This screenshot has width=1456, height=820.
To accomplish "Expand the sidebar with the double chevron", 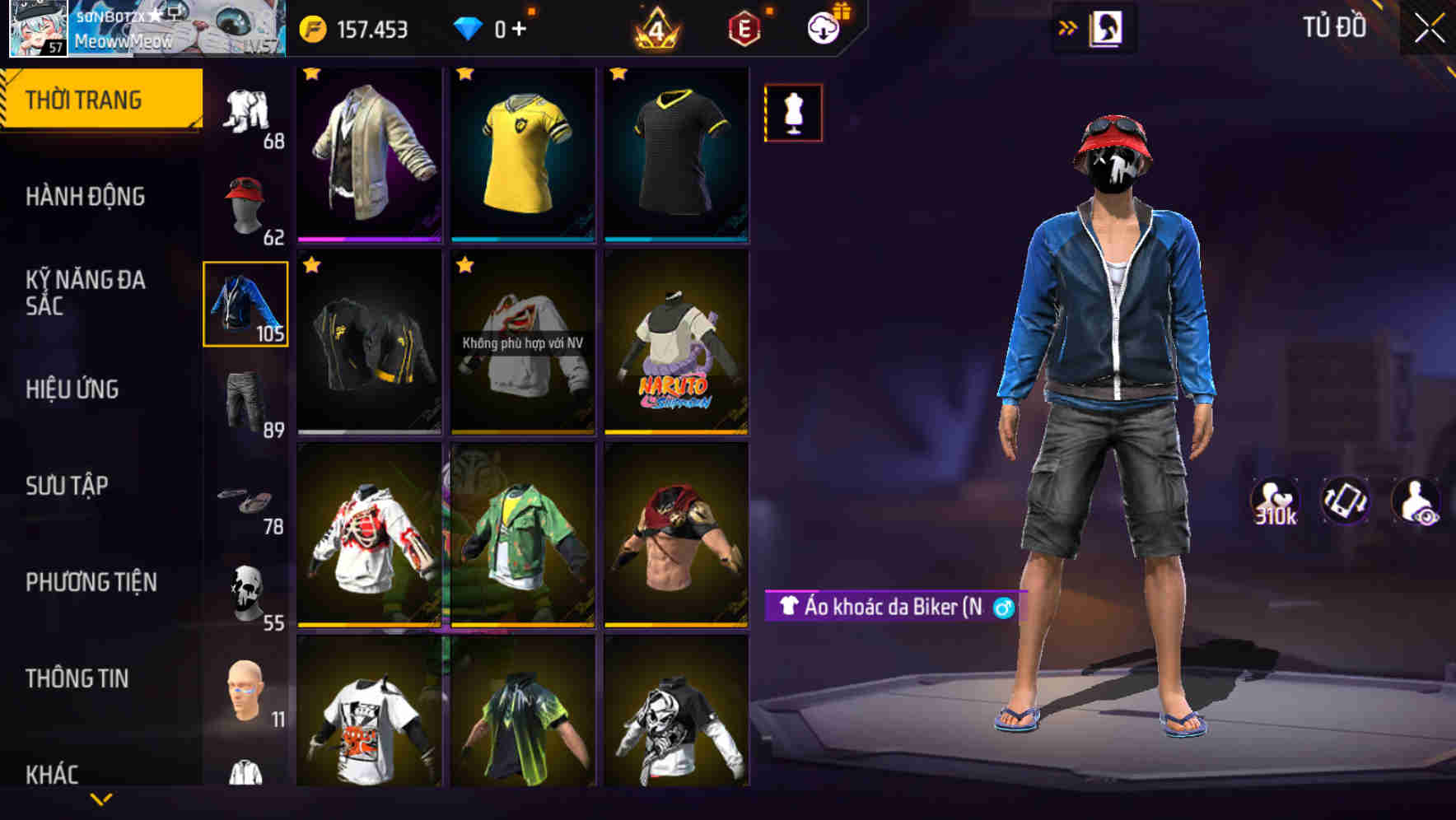I will [1066, 26].
